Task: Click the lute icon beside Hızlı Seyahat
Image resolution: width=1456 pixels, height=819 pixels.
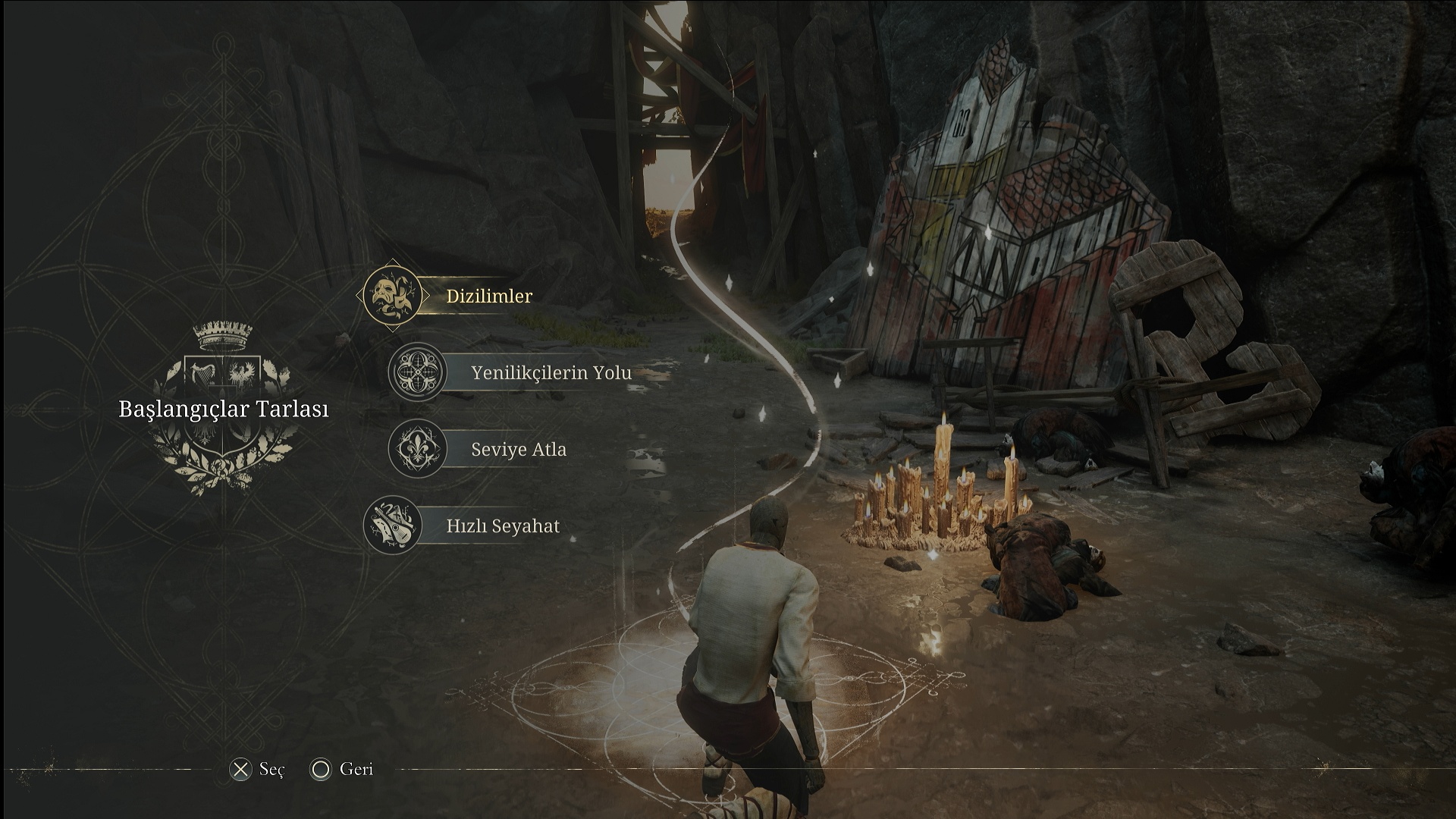Action: click(392, 525)
